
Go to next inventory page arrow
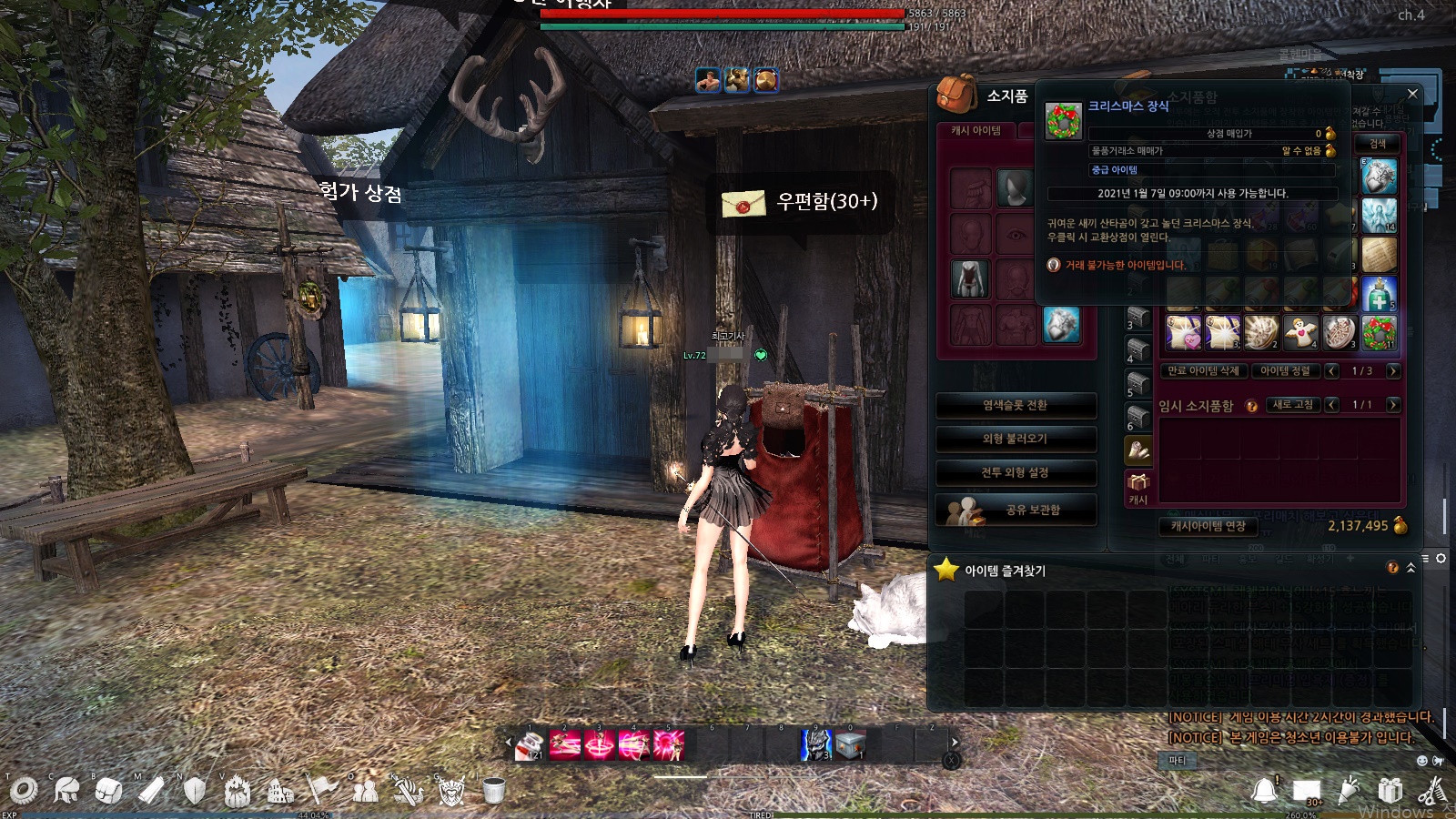pyautogui.click(x=1393, y=370)
